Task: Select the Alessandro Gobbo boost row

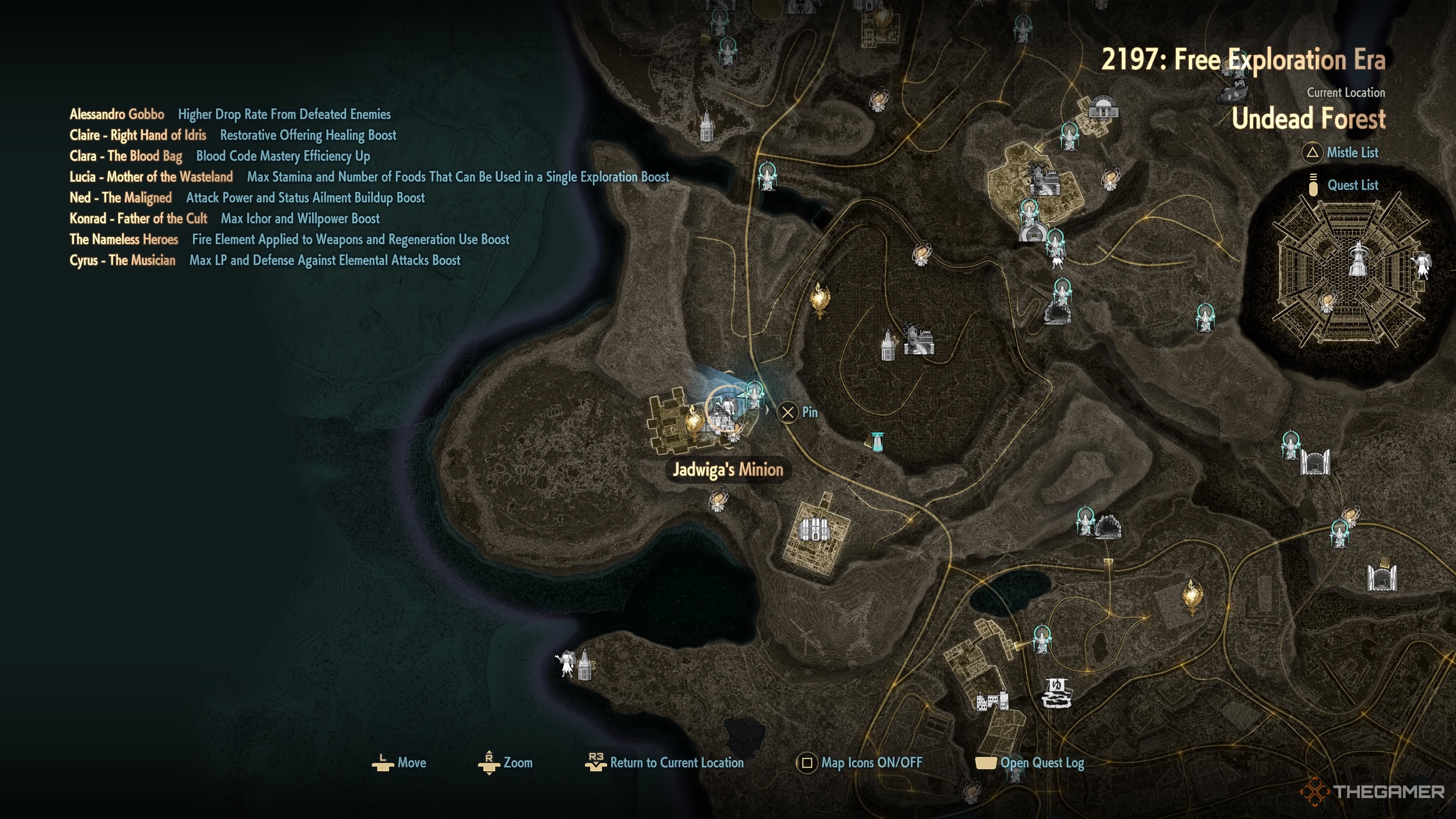Action: (230, 114)
